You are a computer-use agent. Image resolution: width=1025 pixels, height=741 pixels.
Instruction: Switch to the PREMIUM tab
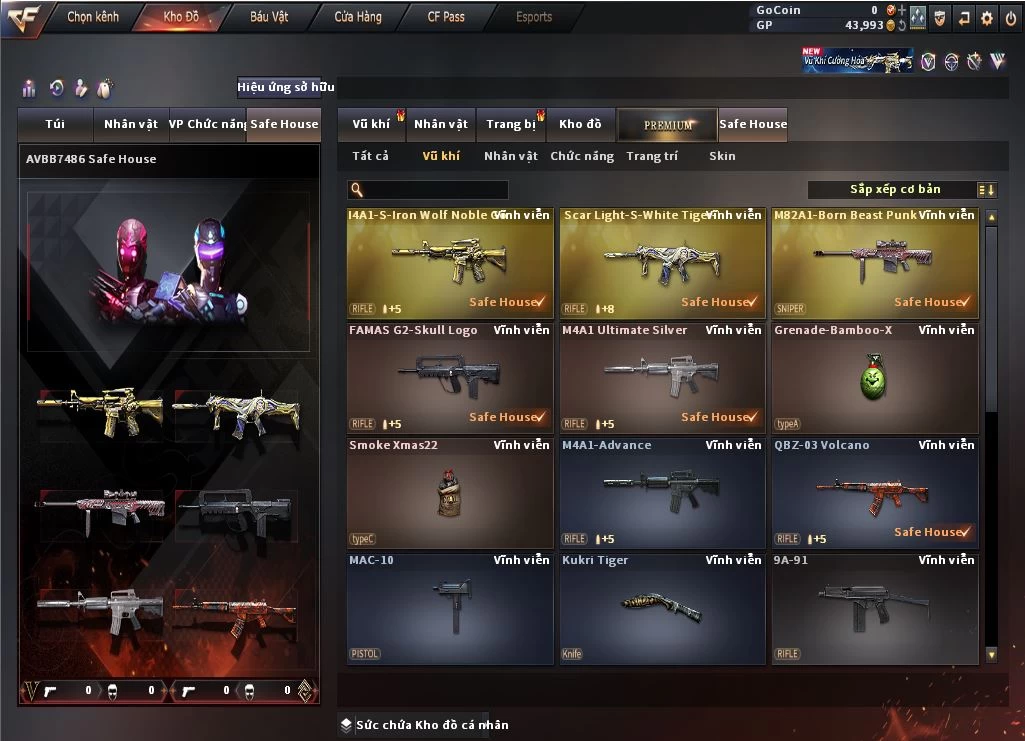click(x=668, y=124)
